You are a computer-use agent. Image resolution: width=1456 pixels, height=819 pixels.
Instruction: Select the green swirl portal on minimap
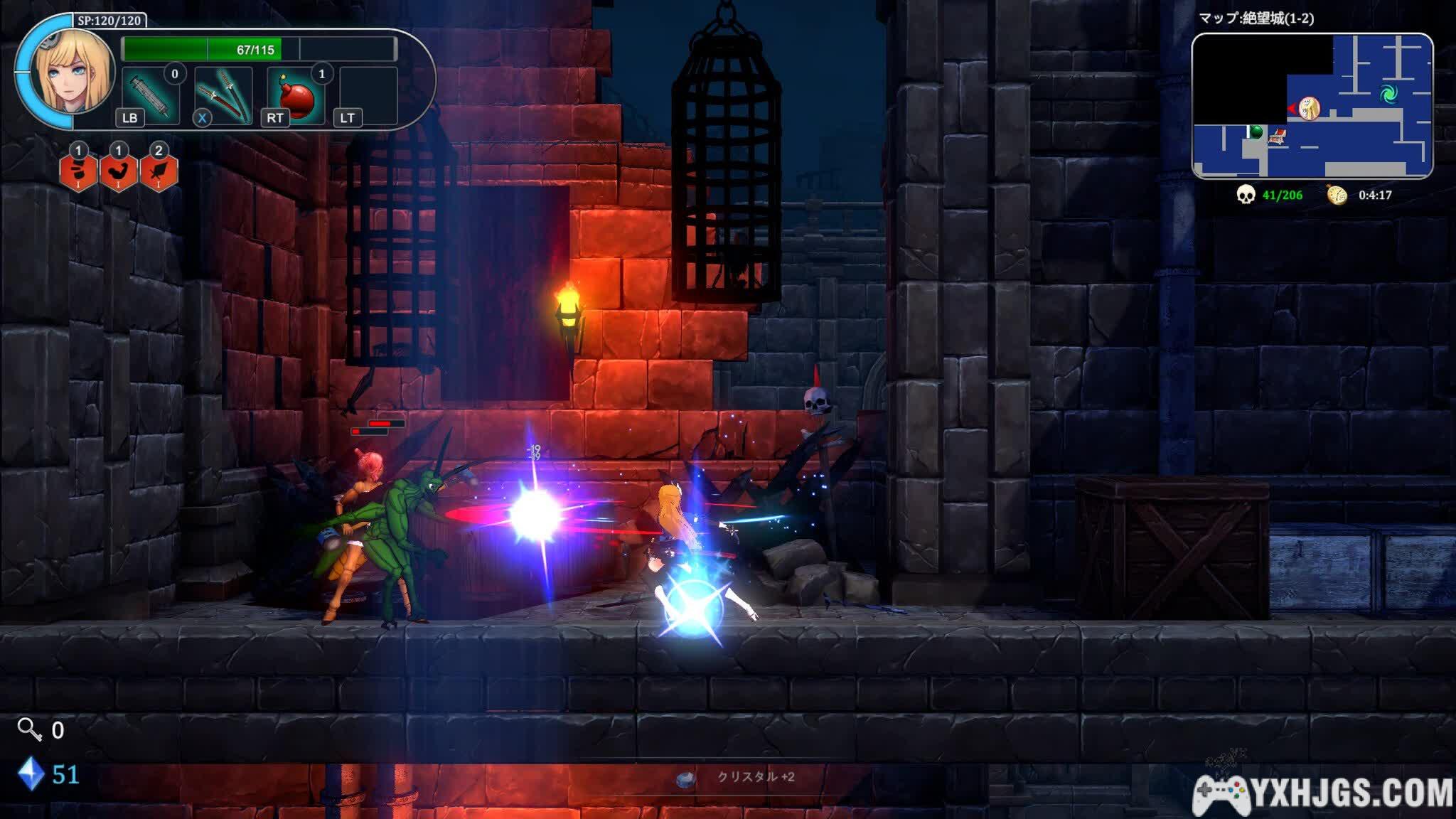(x=1387, y=93)
